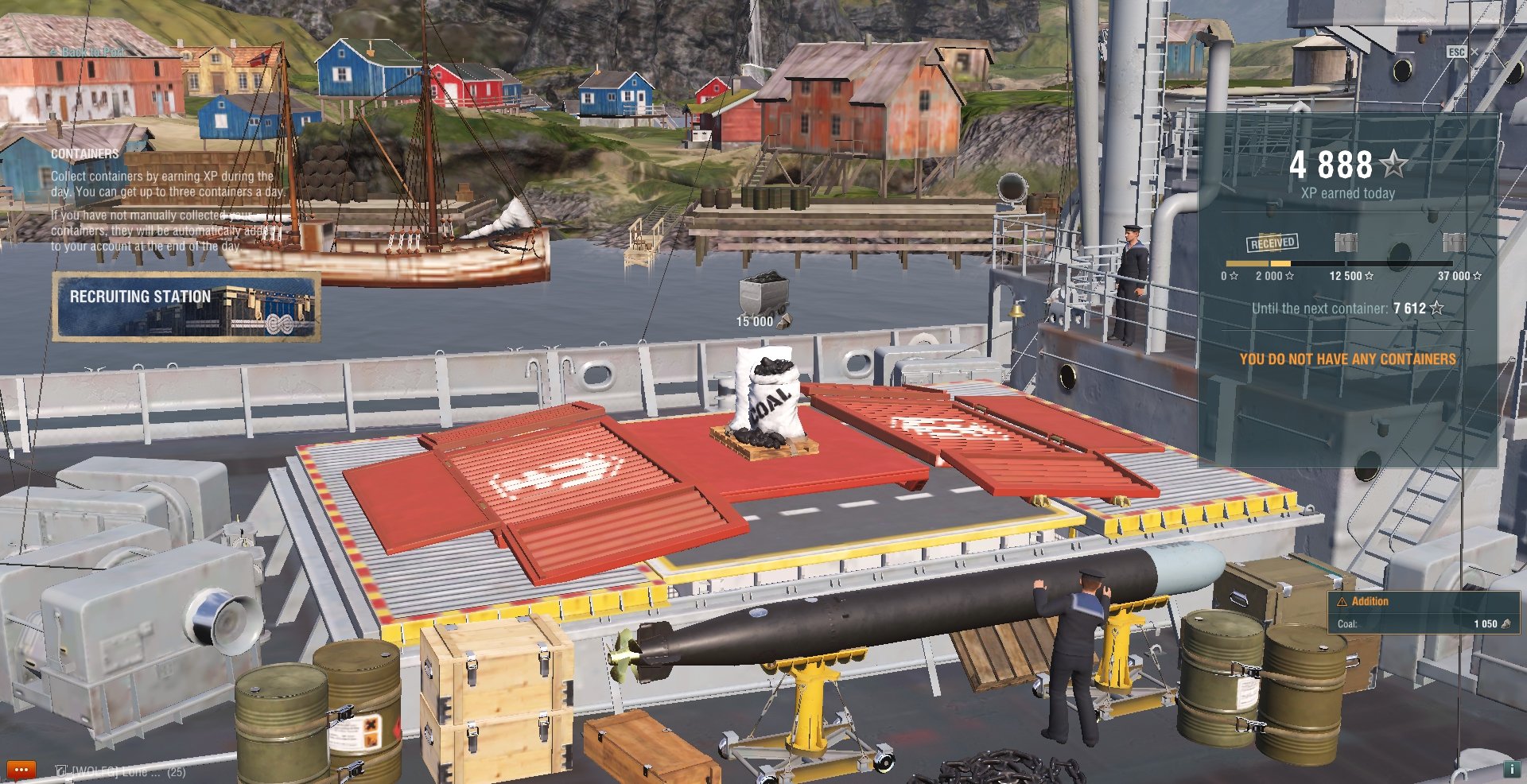Select the container at 37 000 XP

pos(1453,243)
